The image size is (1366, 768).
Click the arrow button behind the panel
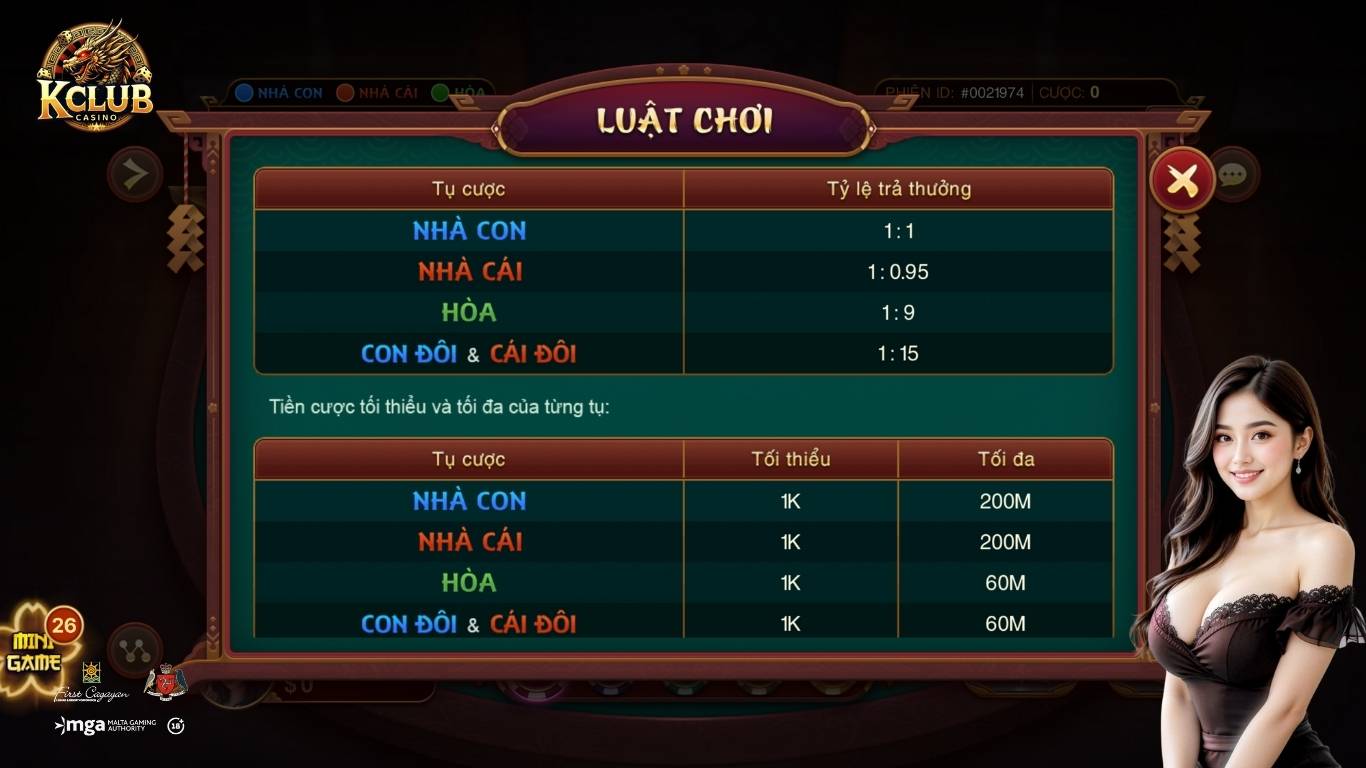(135, 175)
